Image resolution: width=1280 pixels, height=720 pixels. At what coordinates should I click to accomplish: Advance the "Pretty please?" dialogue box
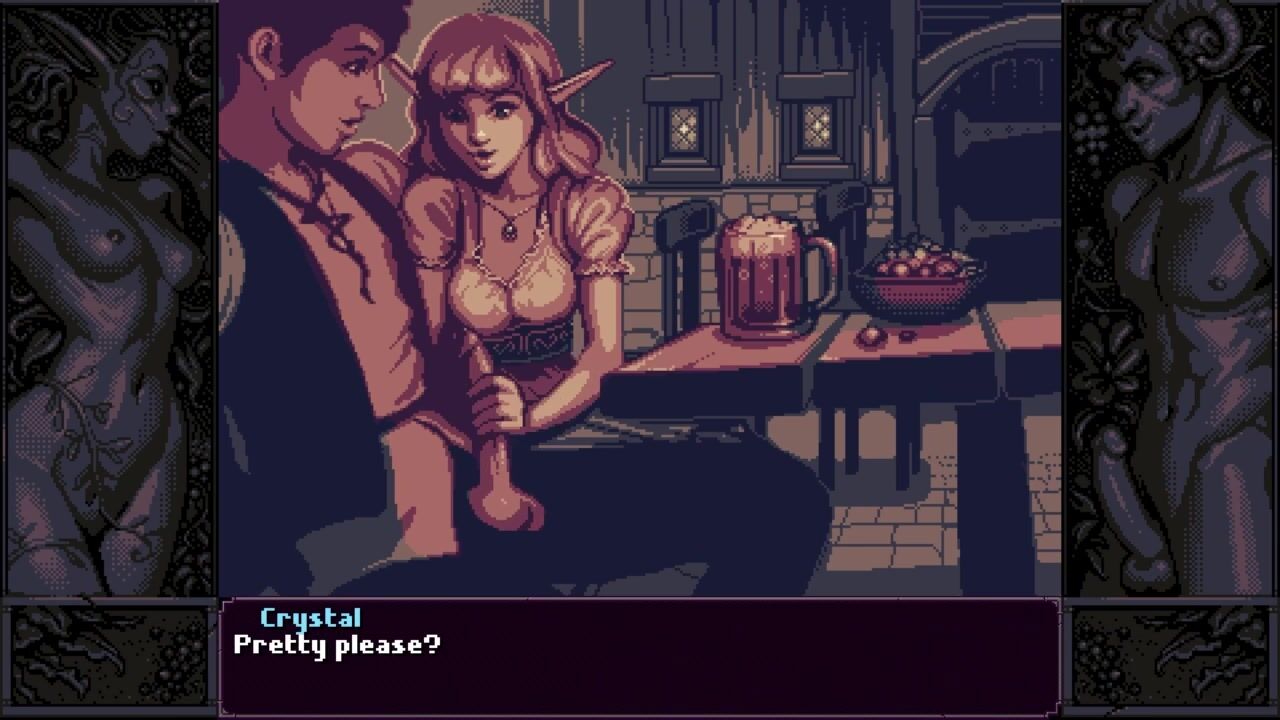coord(639,656)
